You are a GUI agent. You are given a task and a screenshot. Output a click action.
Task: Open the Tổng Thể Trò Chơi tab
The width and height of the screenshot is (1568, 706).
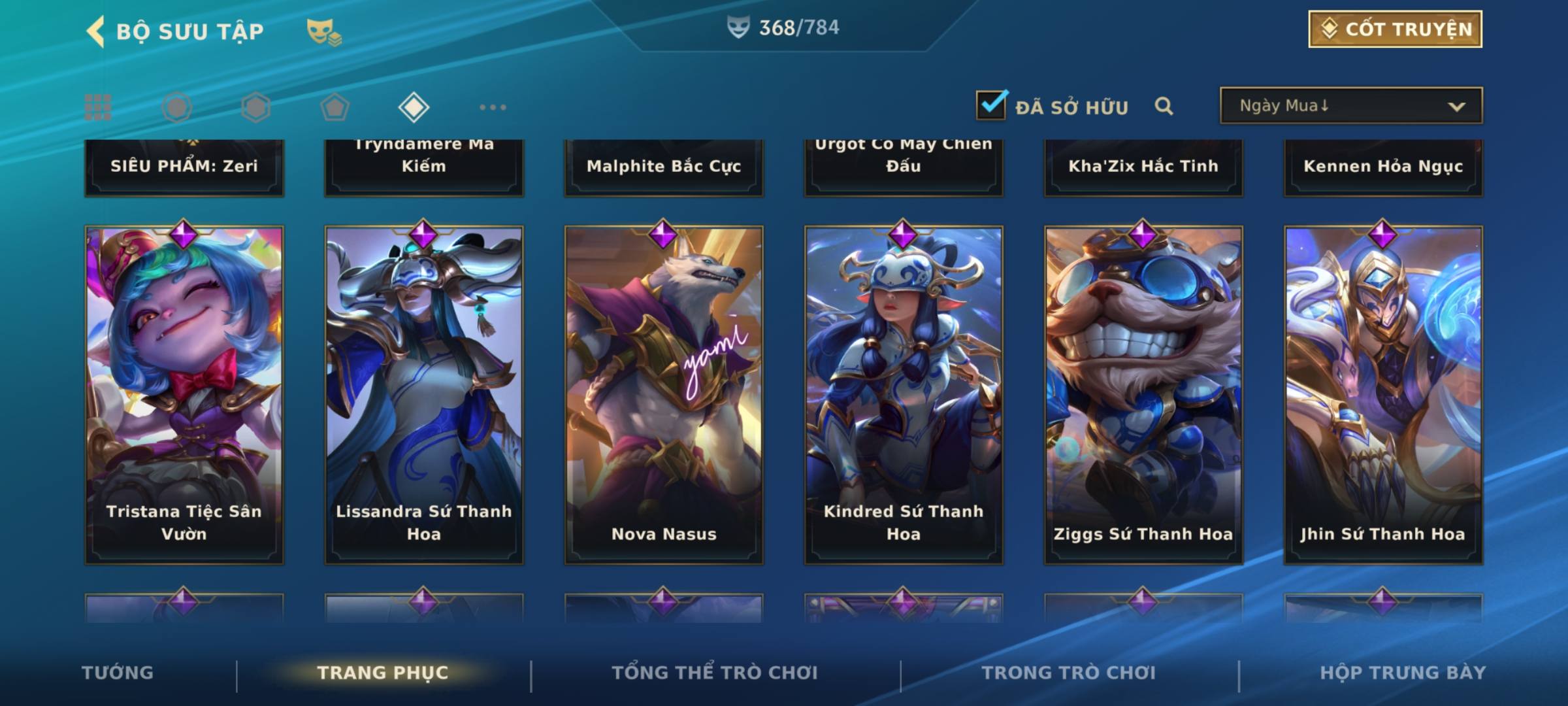tap(715, 673)
